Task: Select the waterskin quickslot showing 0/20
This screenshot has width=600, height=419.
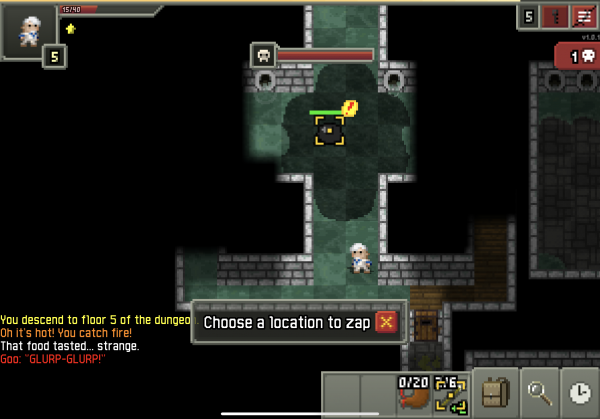Action: (412, 393)
